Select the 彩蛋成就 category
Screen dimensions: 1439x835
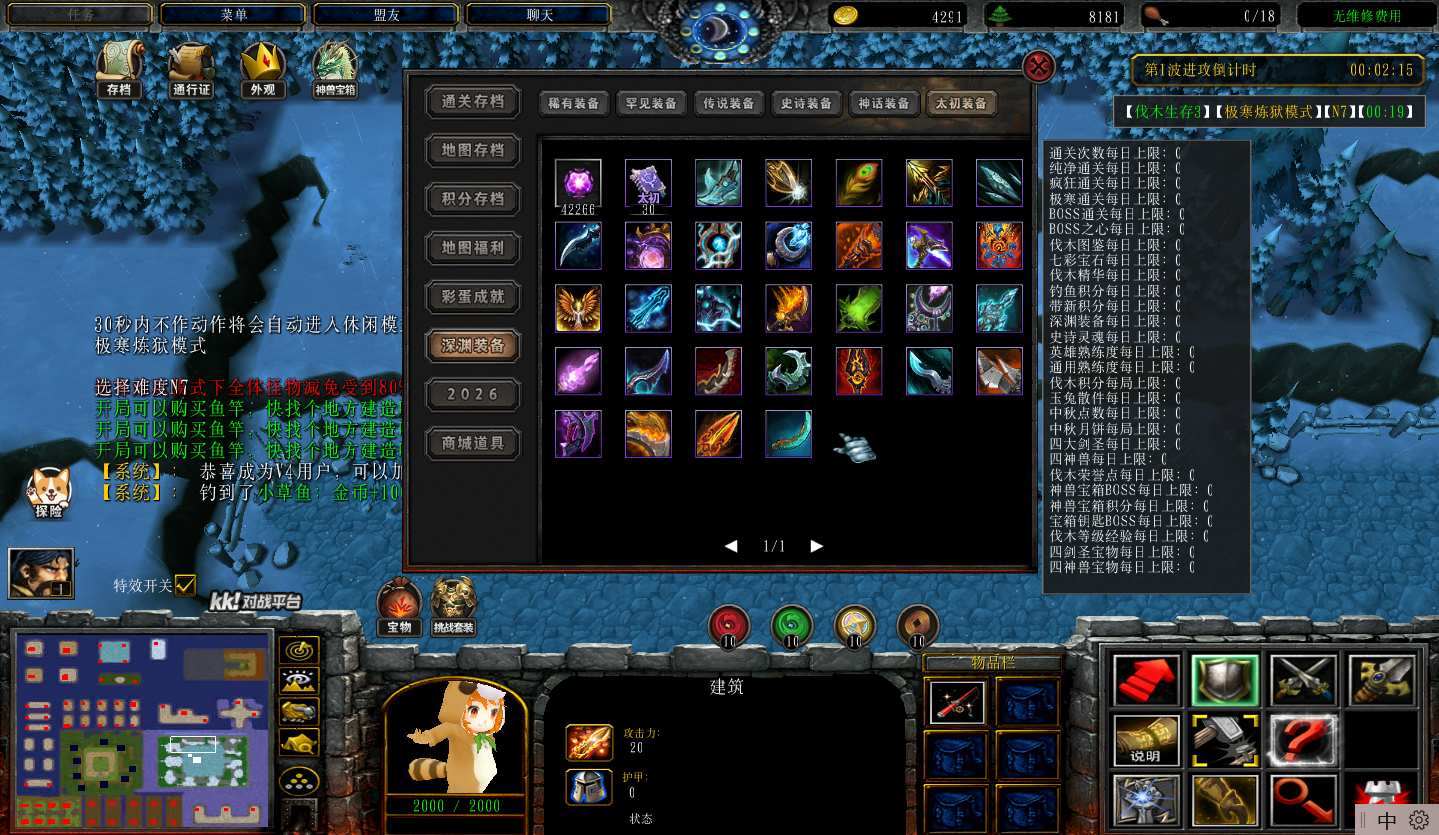[x=473, y=296]
